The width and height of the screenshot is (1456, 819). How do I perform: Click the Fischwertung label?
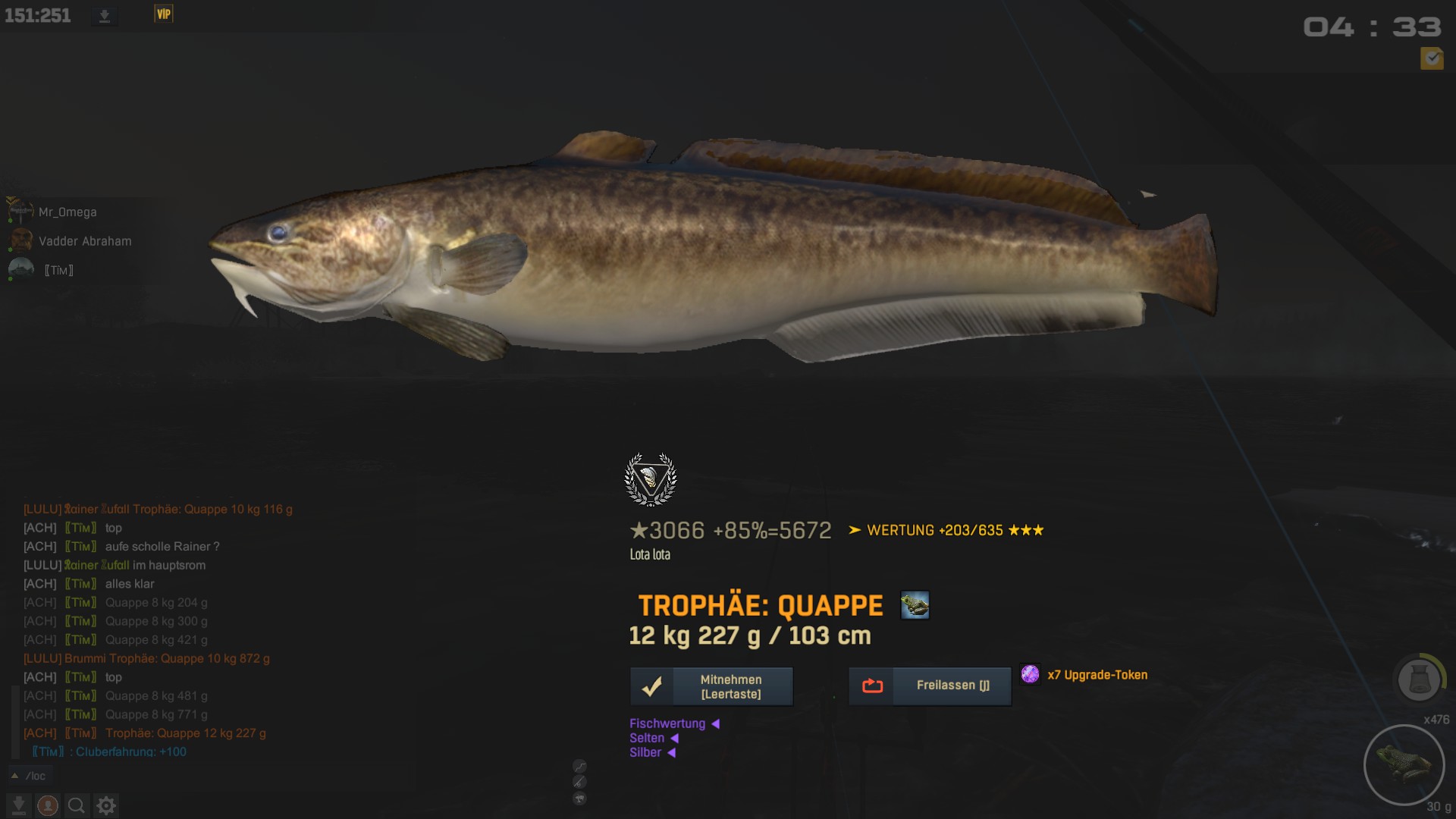coord(667,723)
